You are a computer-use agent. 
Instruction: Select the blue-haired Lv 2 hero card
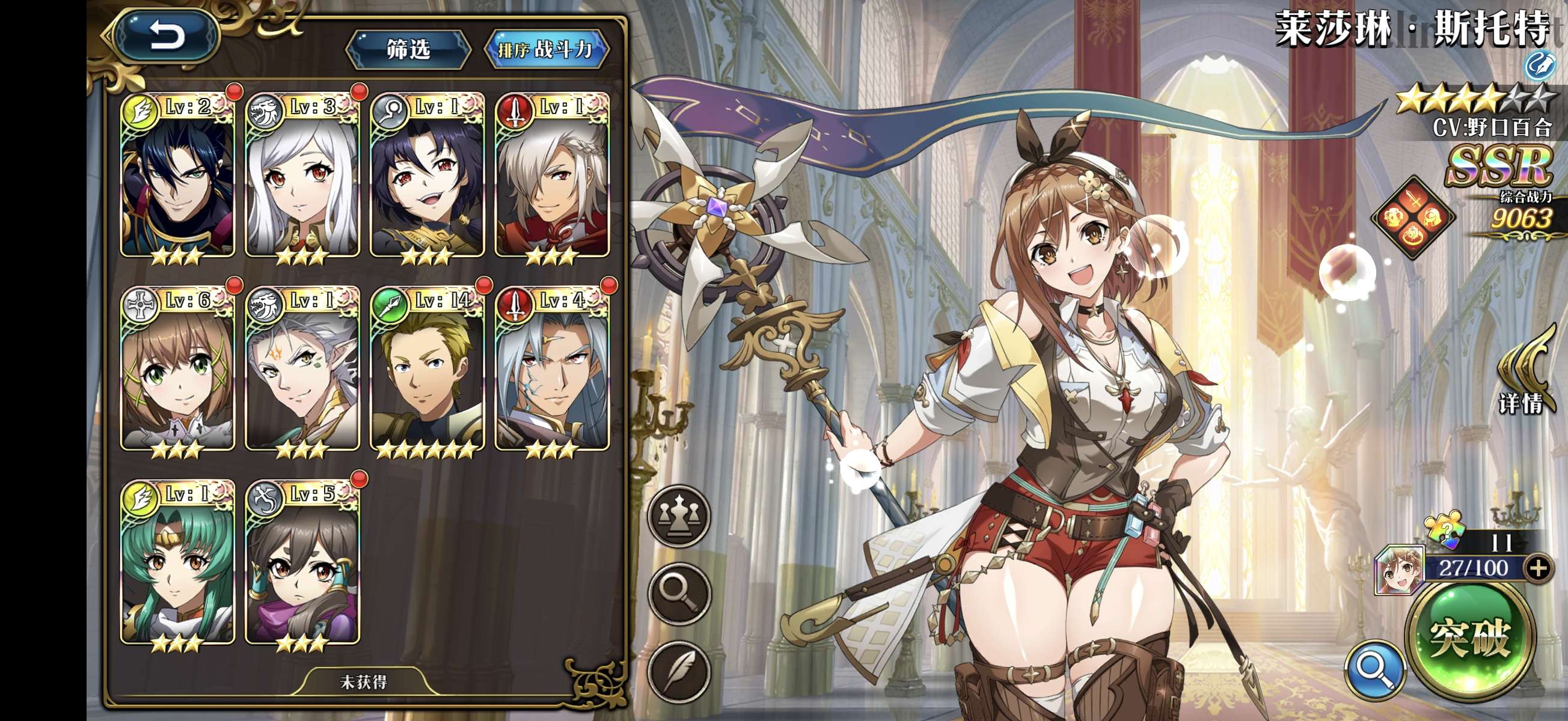pyautogui.click(x=178, y=177)
